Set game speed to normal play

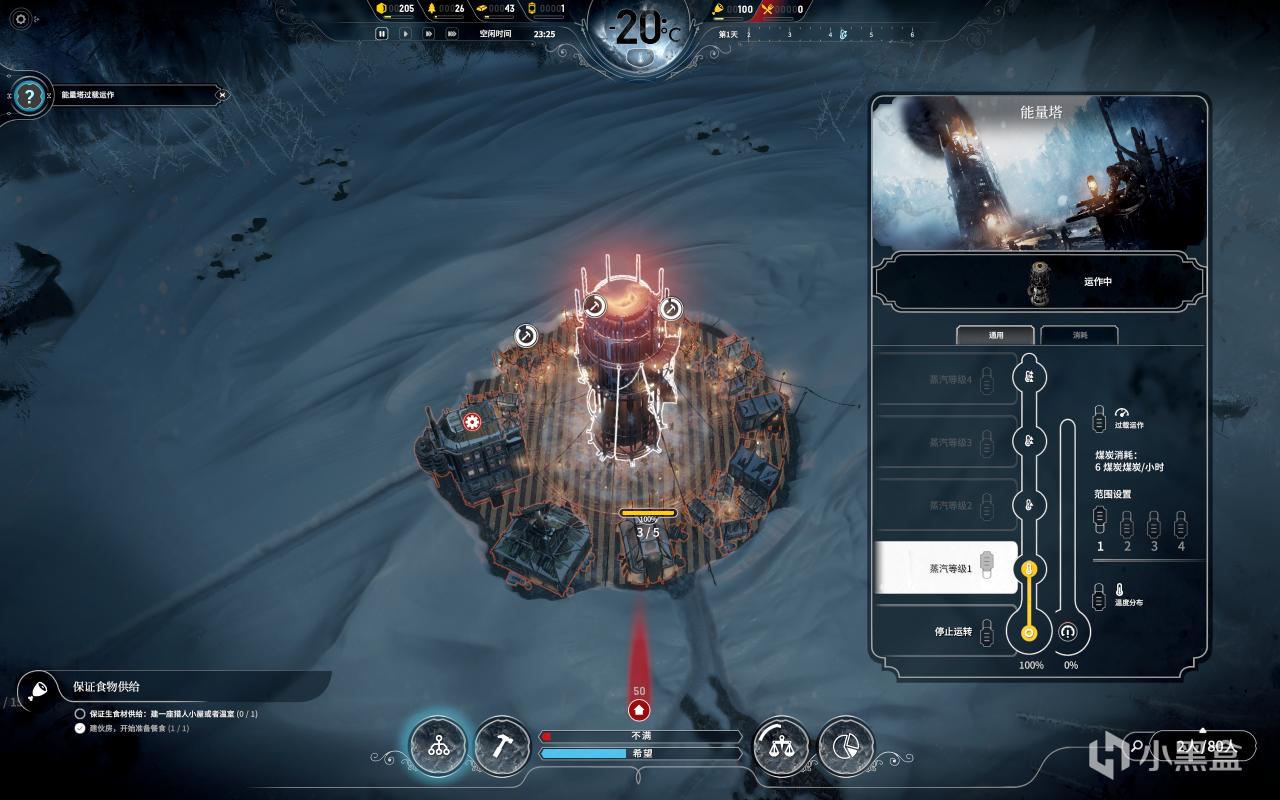tap(405, 33)
